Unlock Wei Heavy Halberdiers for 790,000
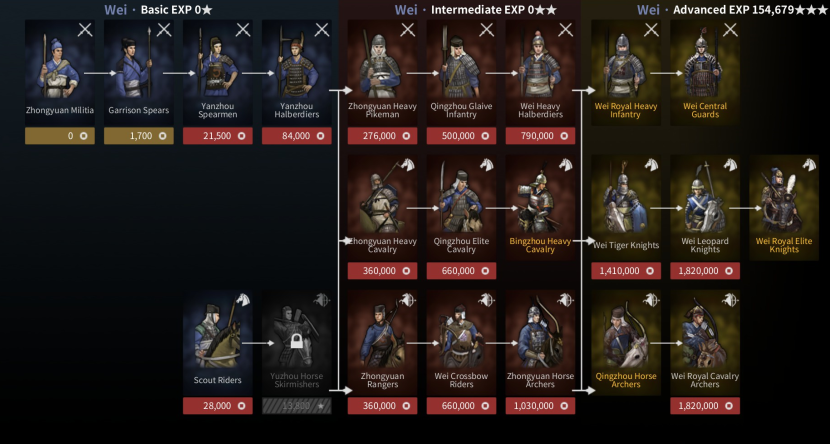 pyautogui.click(x=540, y=136)
